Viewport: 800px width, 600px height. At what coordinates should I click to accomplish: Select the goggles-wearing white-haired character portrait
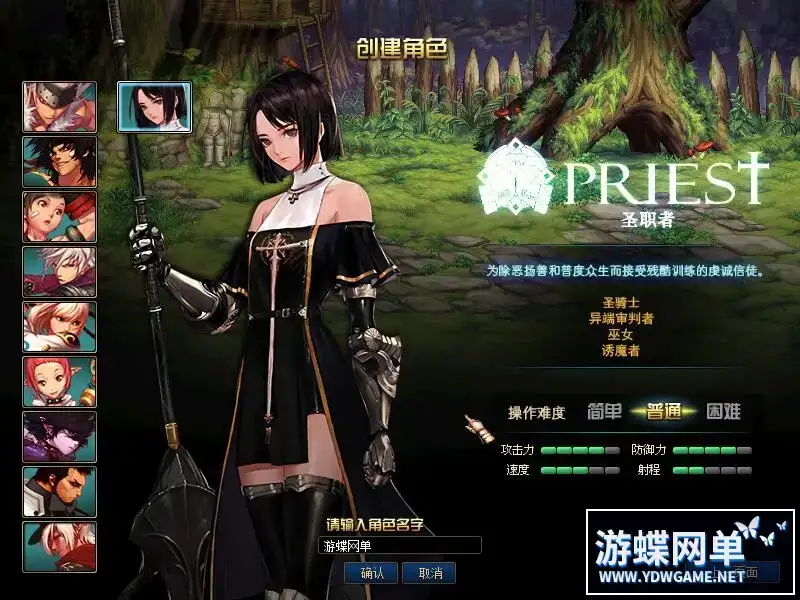pyautogui.click(x=60, y=107)
